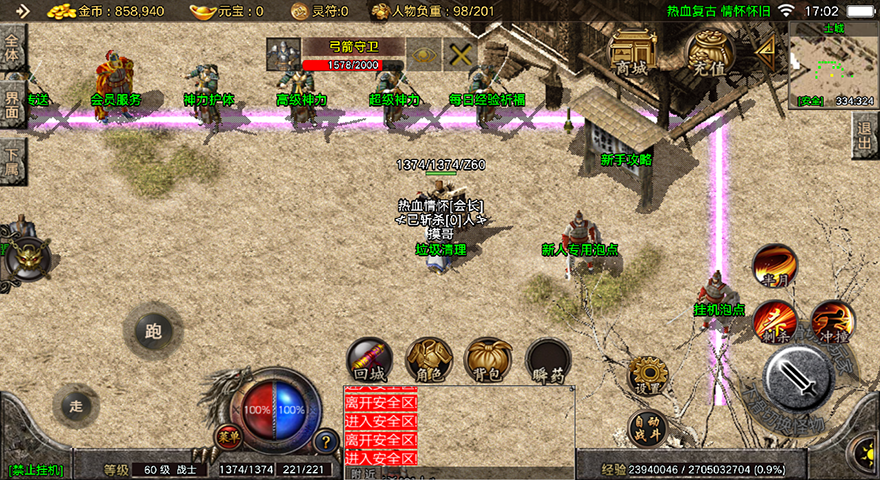Image resolution: width=880 pixels, height=480 pixels.
Task: Toggle 自动战斗 auto battle
Action: pos(648,428)
